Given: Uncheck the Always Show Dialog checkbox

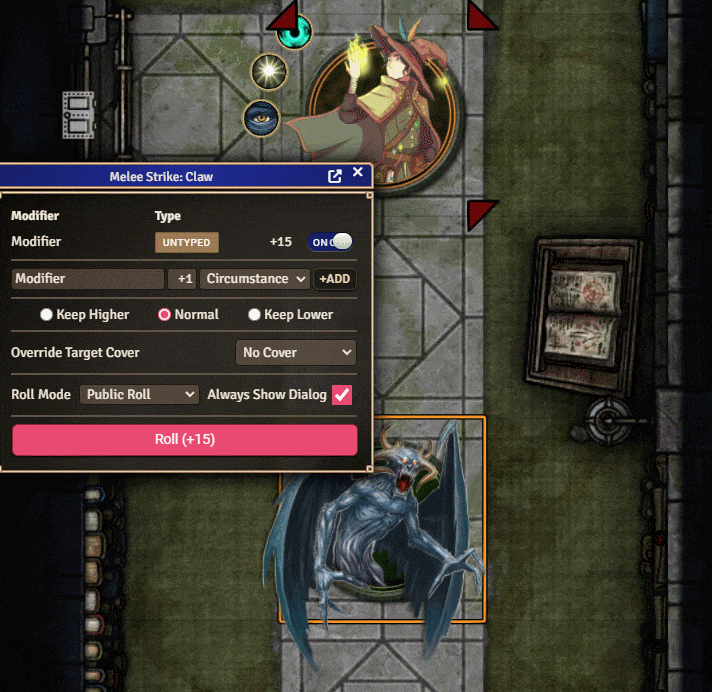Looking at the screenshot, I should coord(342,395).
